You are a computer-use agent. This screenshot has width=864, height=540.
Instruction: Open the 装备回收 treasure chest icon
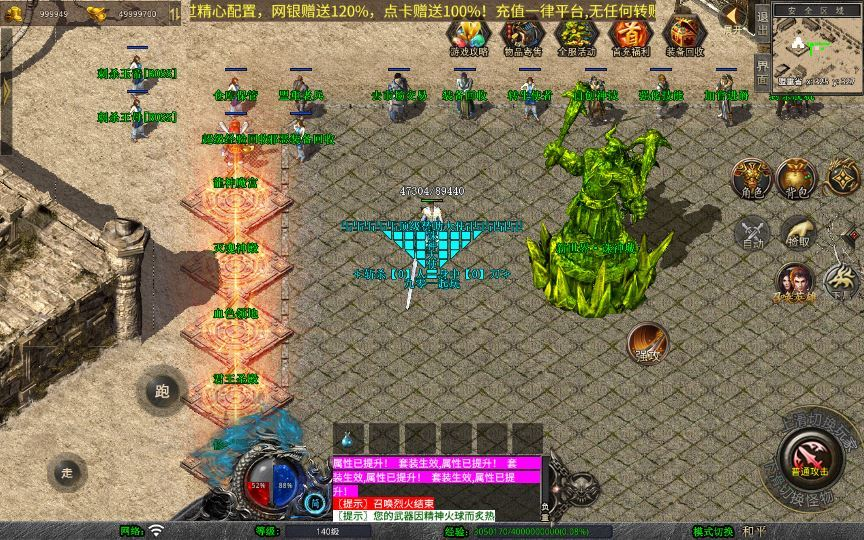click(x=684, y=34)
